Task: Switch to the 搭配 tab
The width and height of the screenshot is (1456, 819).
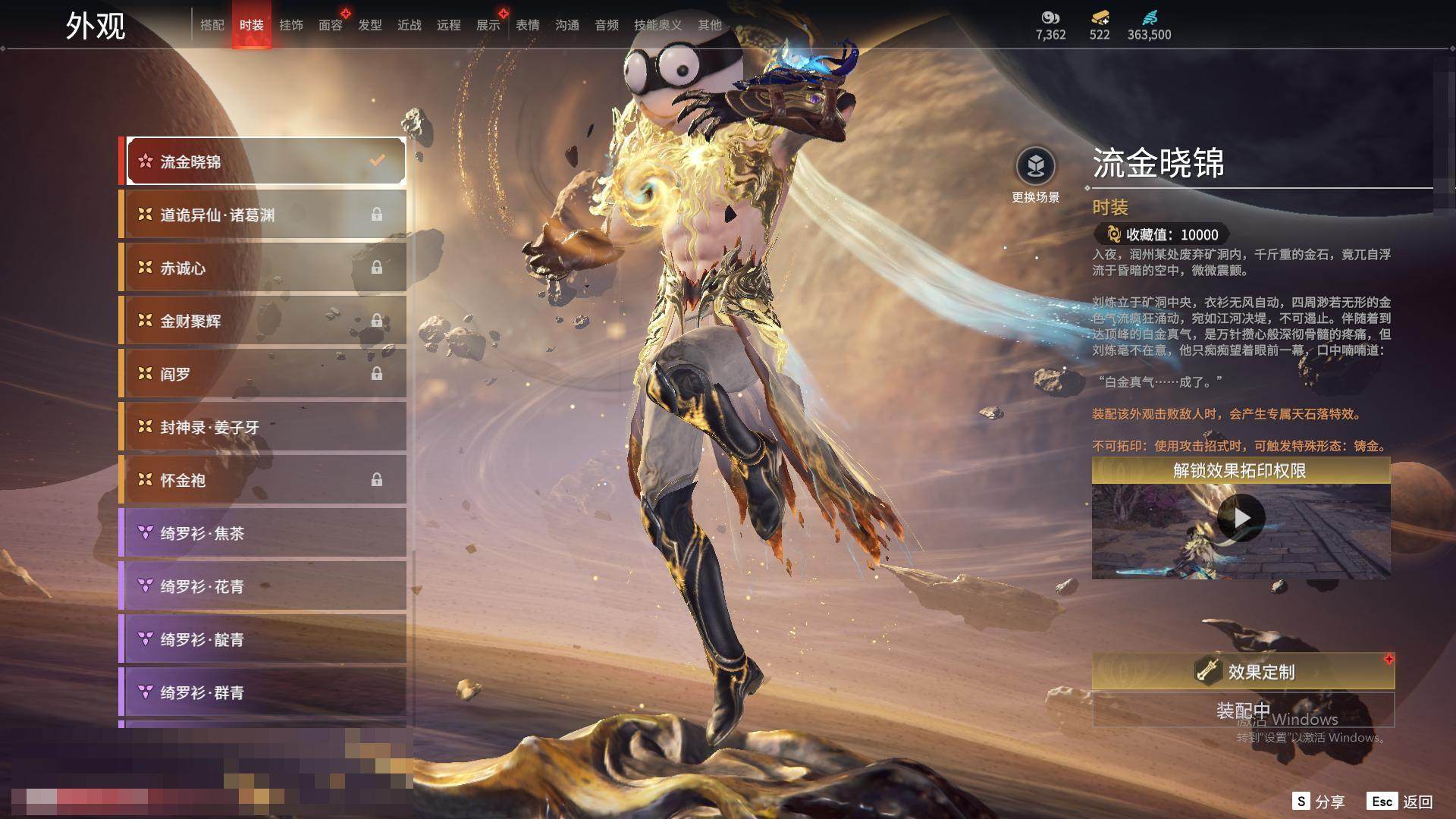Action: [212, 25]
